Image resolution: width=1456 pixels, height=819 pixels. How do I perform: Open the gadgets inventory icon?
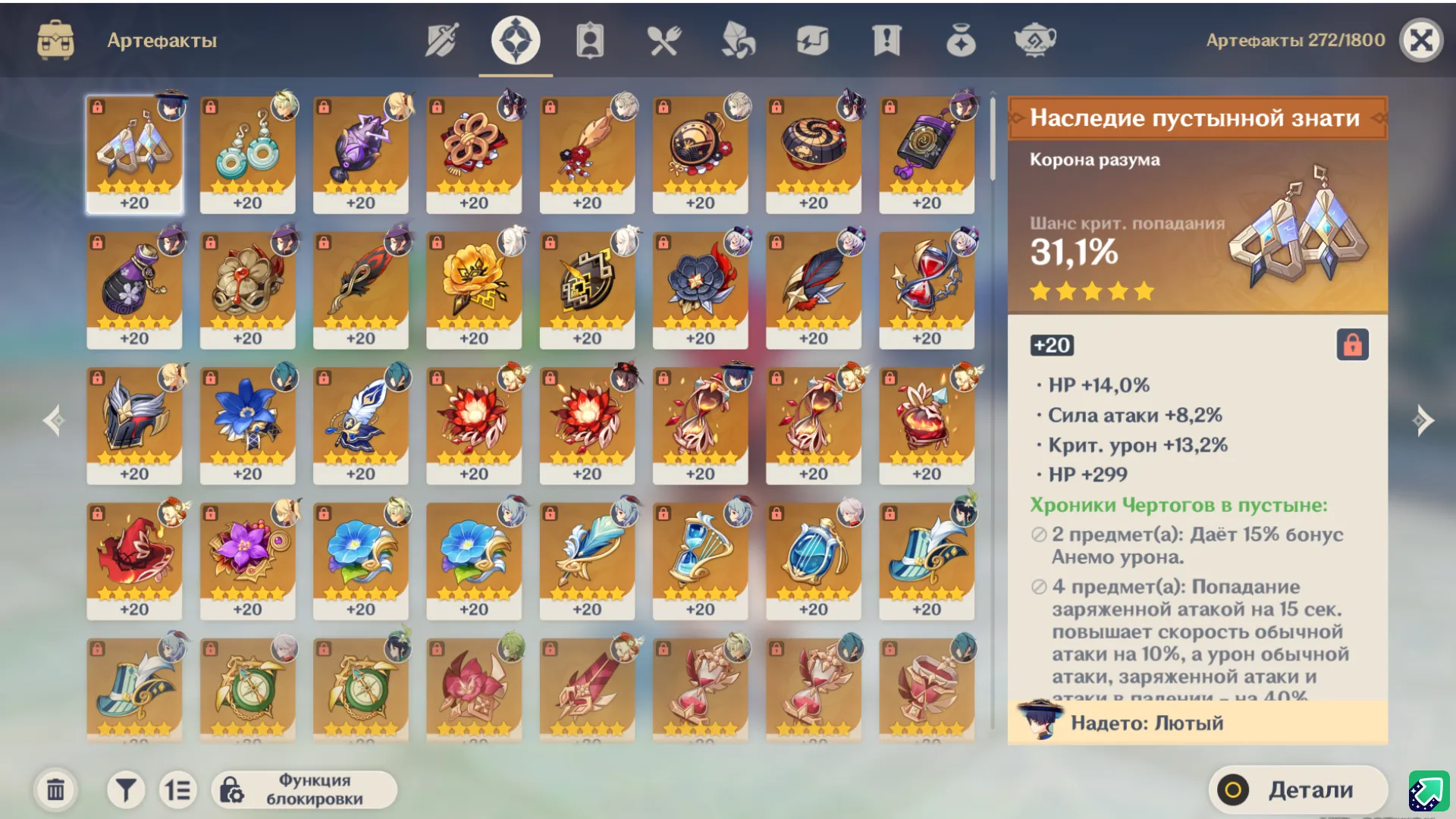[811, 41]
